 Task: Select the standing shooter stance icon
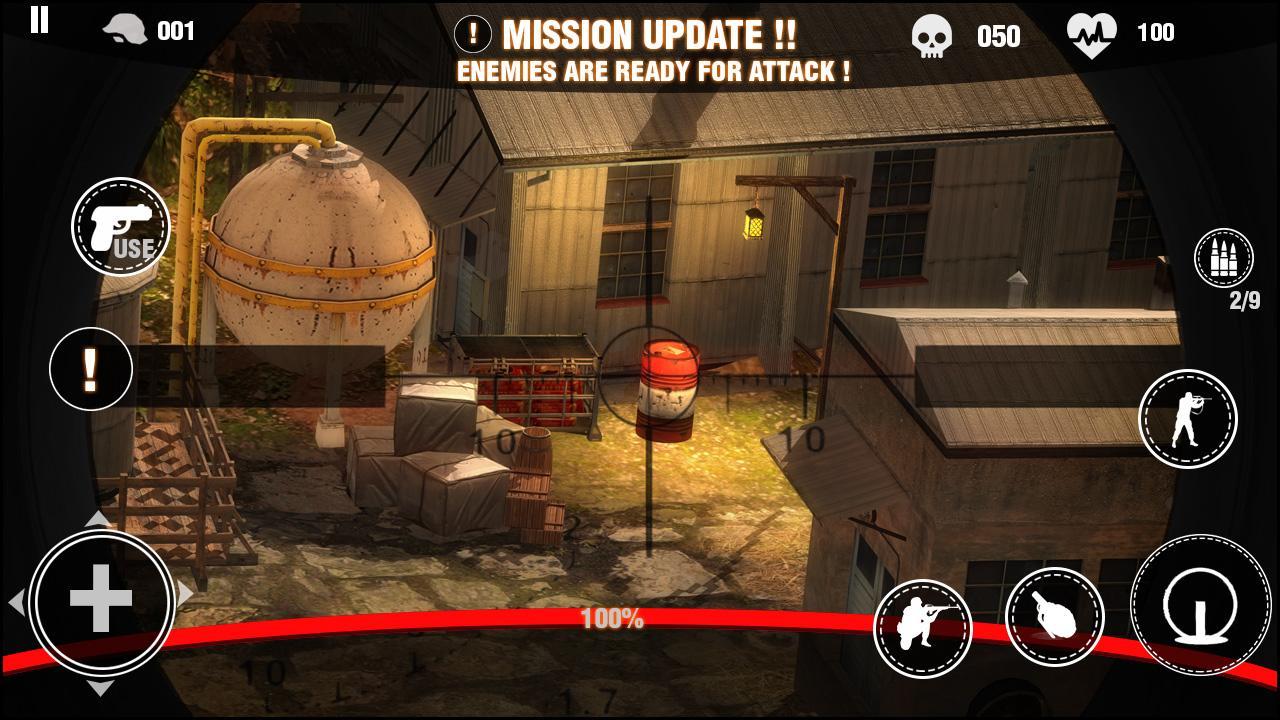click(1186, 419)
